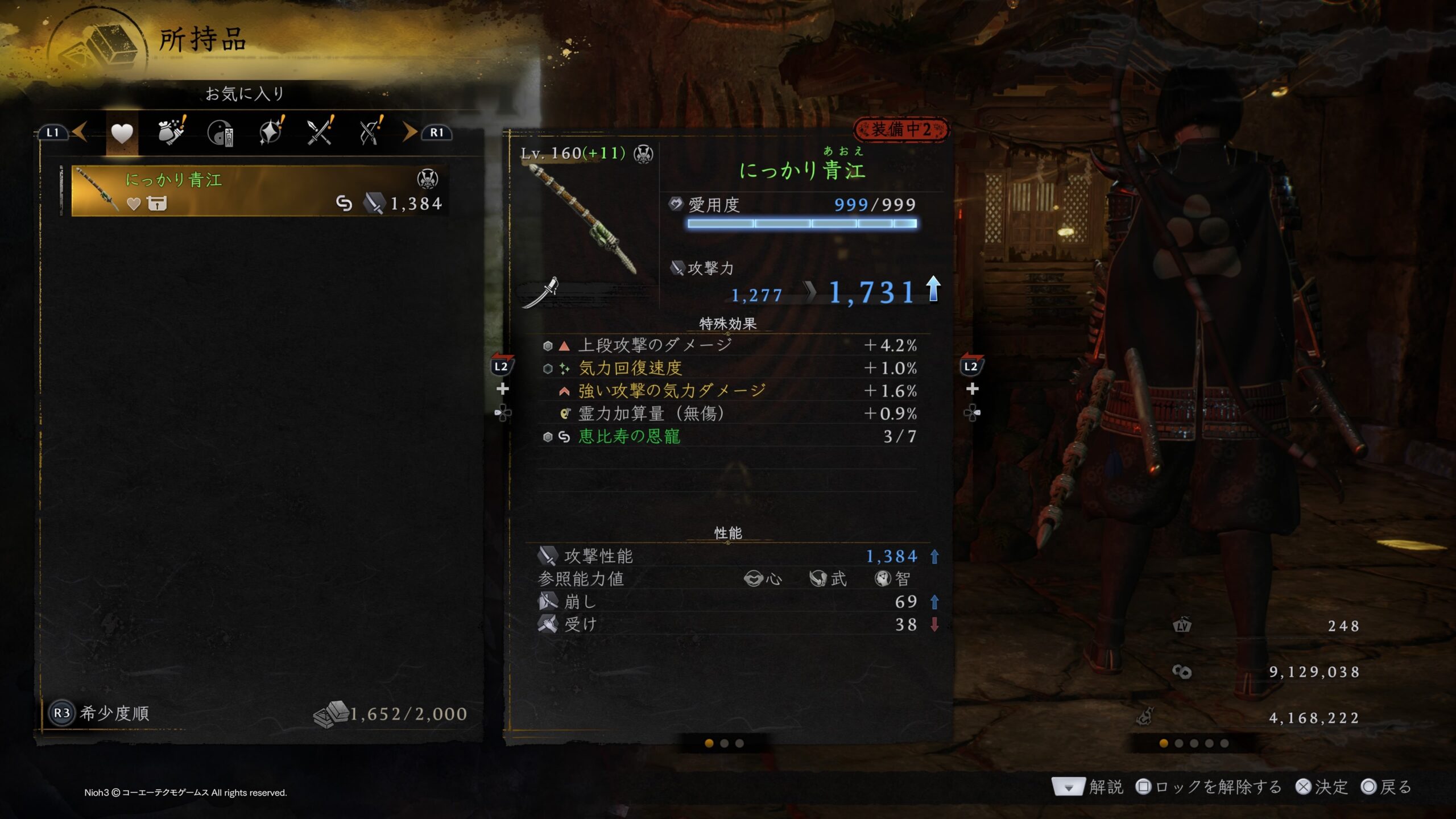The height and width of the screenshot is (819, 1456).
Task: Open the yin-yang talisman tab
Action: coord(221,134)
